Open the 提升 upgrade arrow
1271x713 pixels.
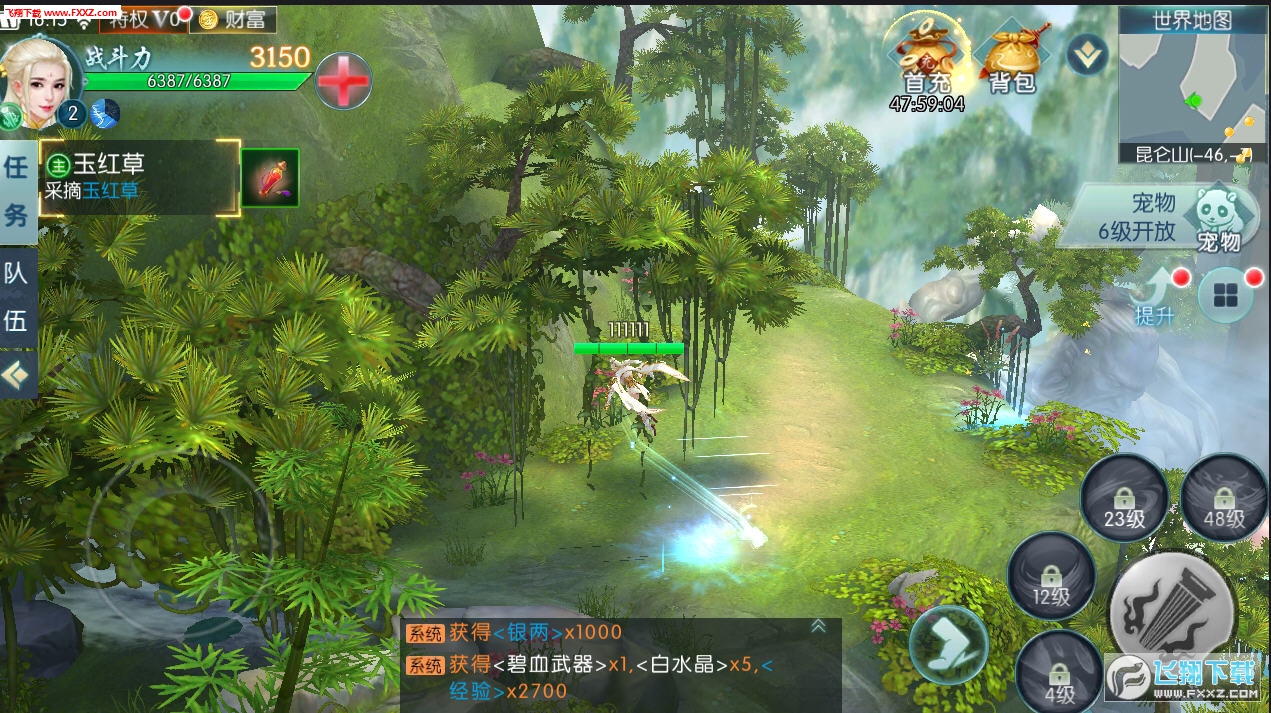[1156, 294]
